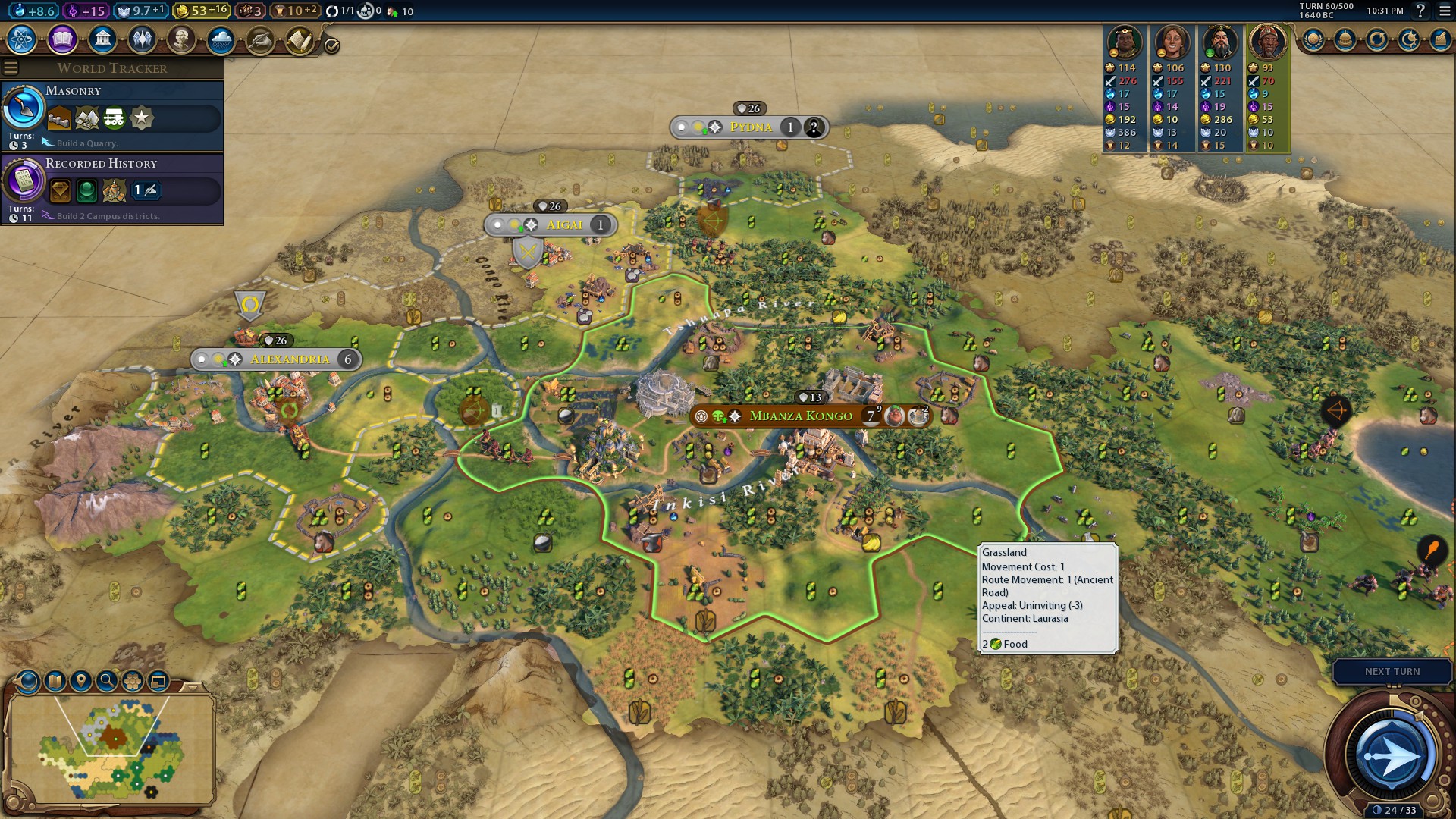Image resolution: width=1456 pixels, height=819 pixels.
Task: Open the Alexandria city banner
Action: point(290,359)
